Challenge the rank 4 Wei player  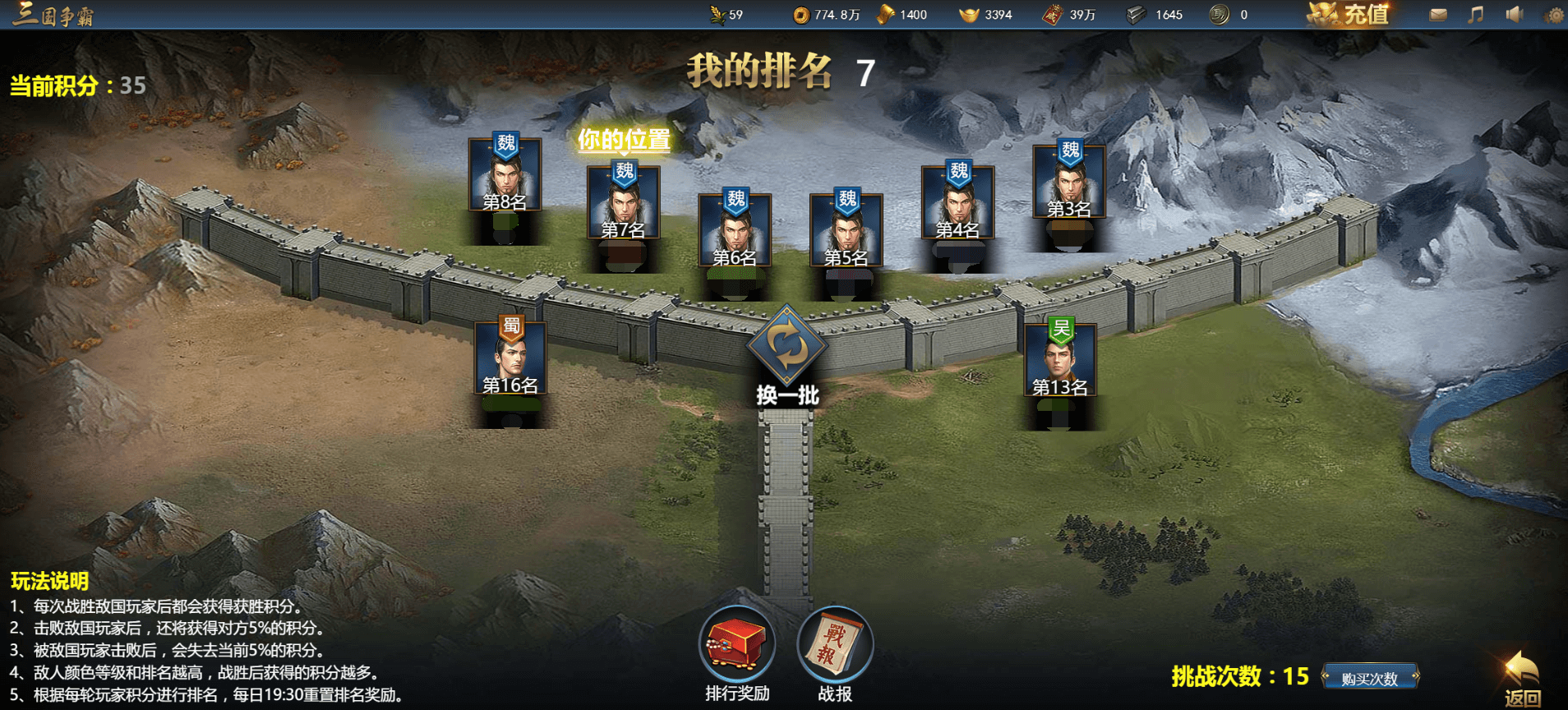pyautogui.click(x=958, y=203)
